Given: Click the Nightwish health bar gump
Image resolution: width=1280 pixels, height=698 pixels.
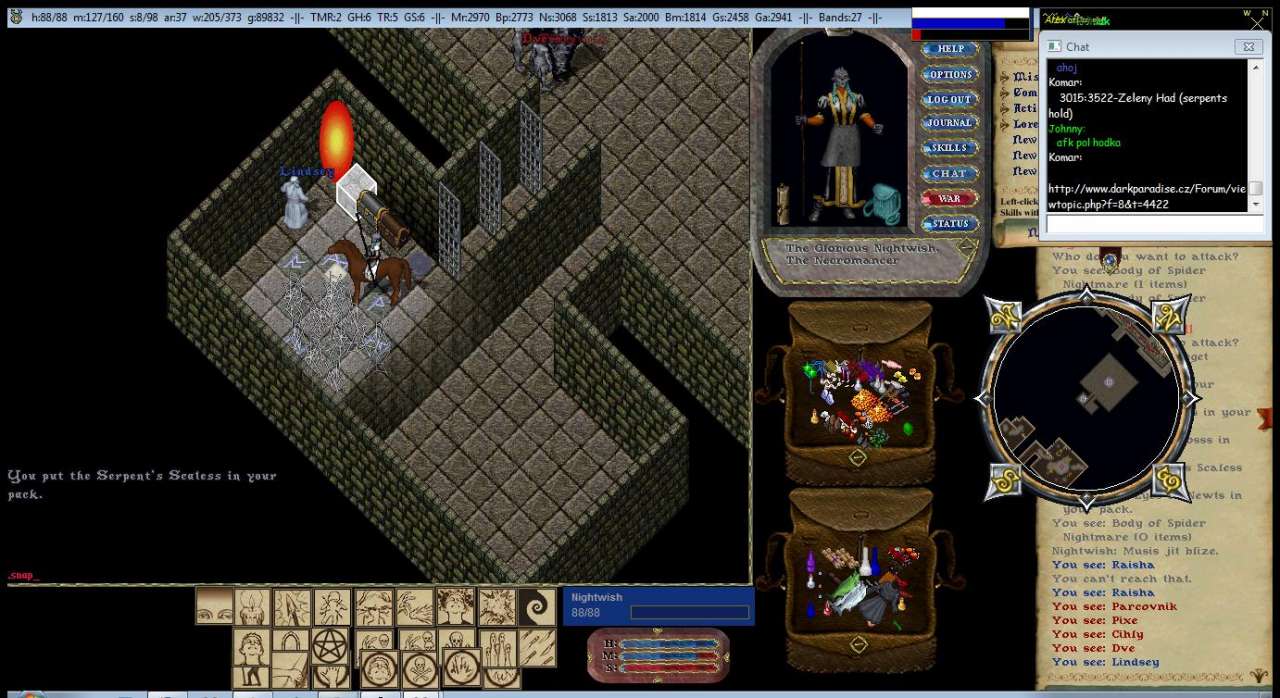Looking at the screenshot, I should tap(658, 605).
